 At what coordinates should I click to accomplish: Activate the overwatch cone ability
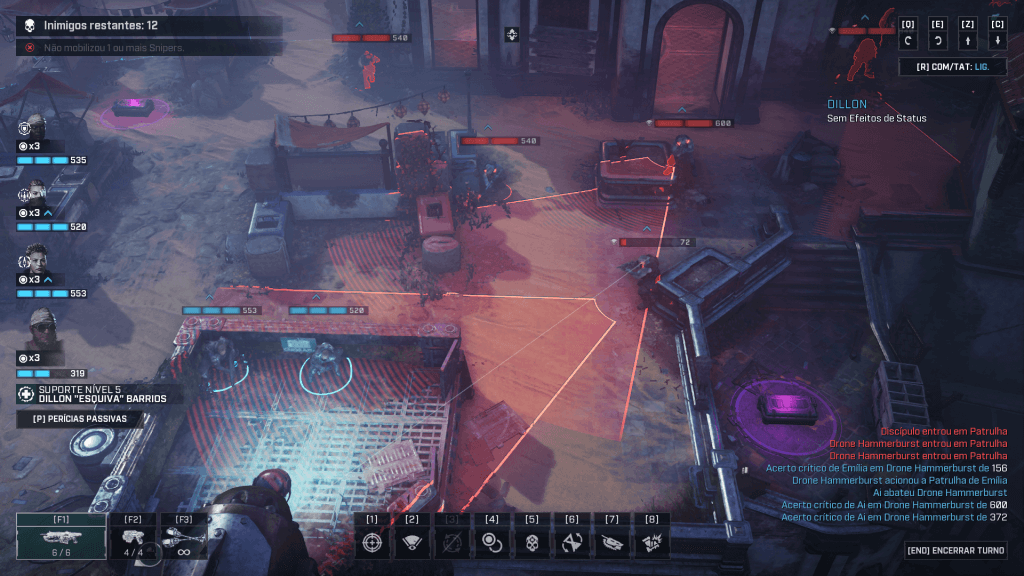[412, 542]
